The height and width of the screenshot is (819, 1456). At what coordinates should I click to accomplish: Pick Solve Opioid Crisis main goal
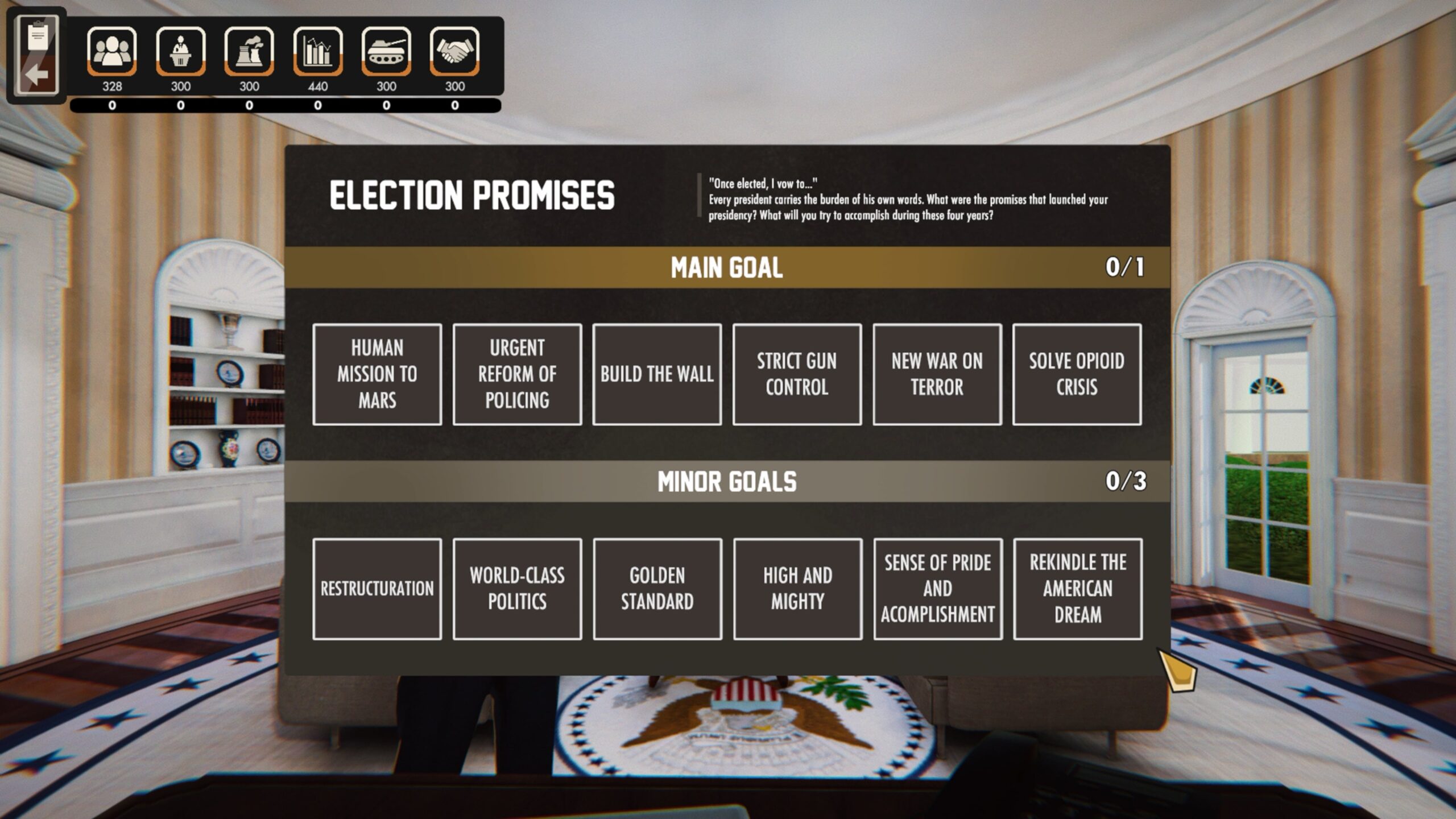click(x=1077, y=374)
